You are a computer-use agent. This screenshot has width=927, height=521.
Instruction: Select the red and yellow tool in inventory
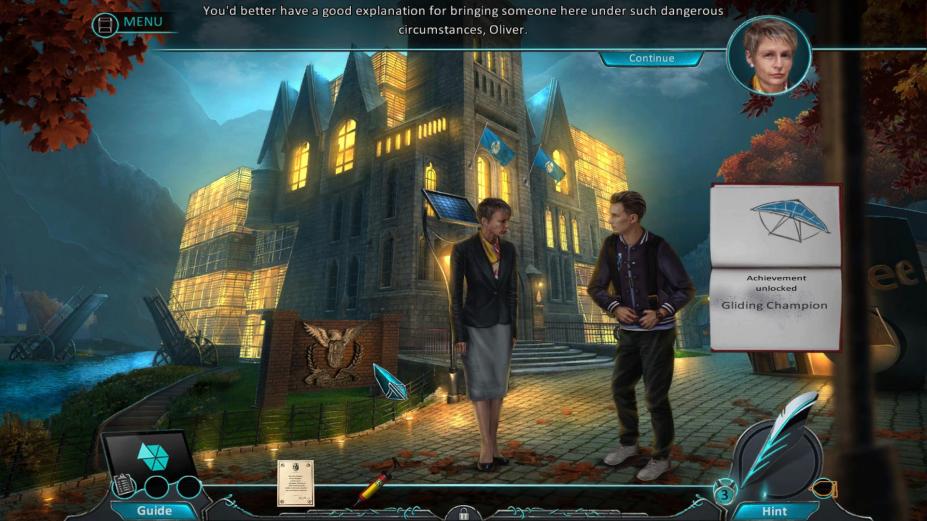372,488
